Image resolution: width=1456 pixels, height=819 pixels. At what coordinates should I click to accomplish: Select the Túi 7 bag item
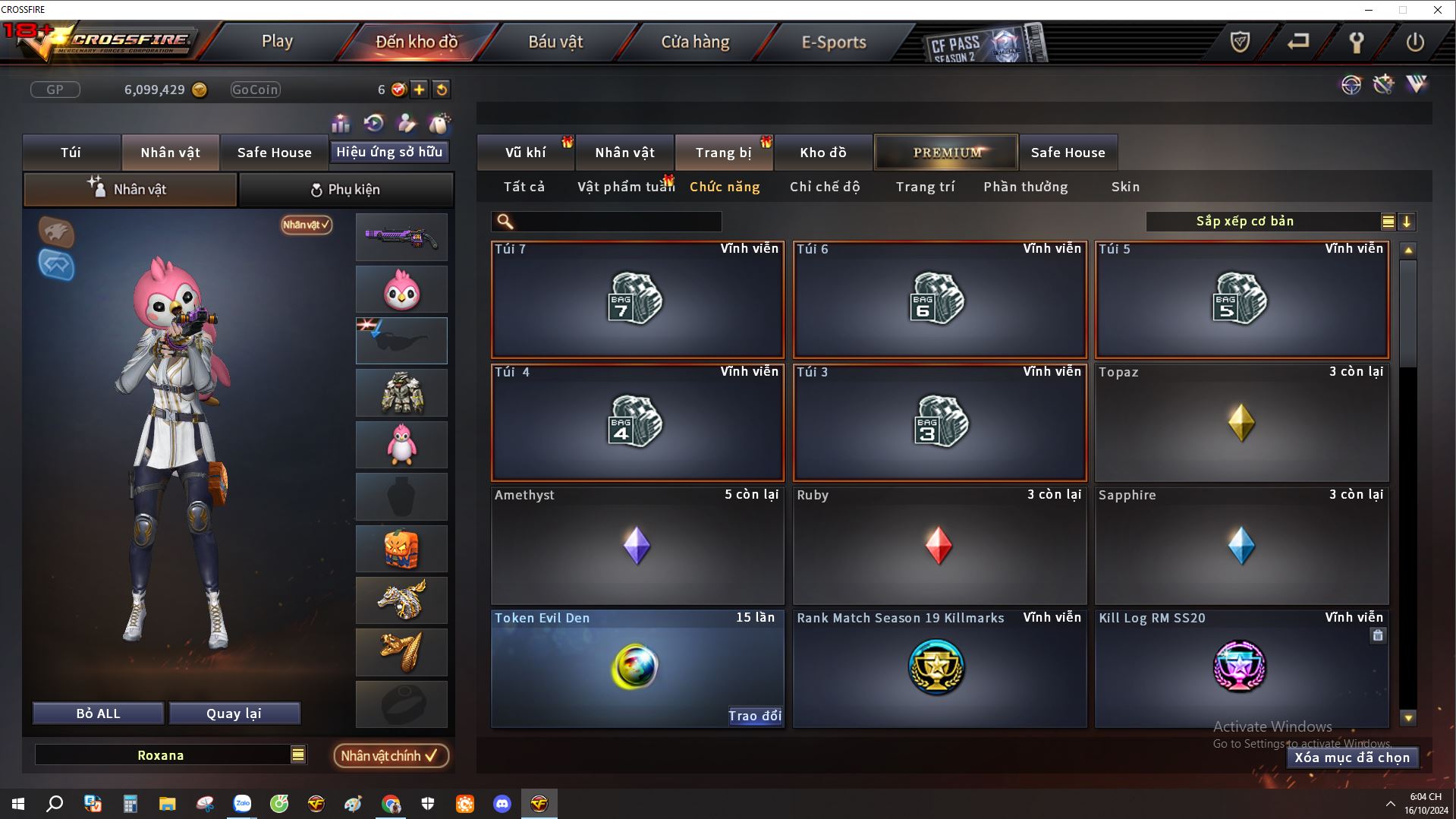[637, 300]
